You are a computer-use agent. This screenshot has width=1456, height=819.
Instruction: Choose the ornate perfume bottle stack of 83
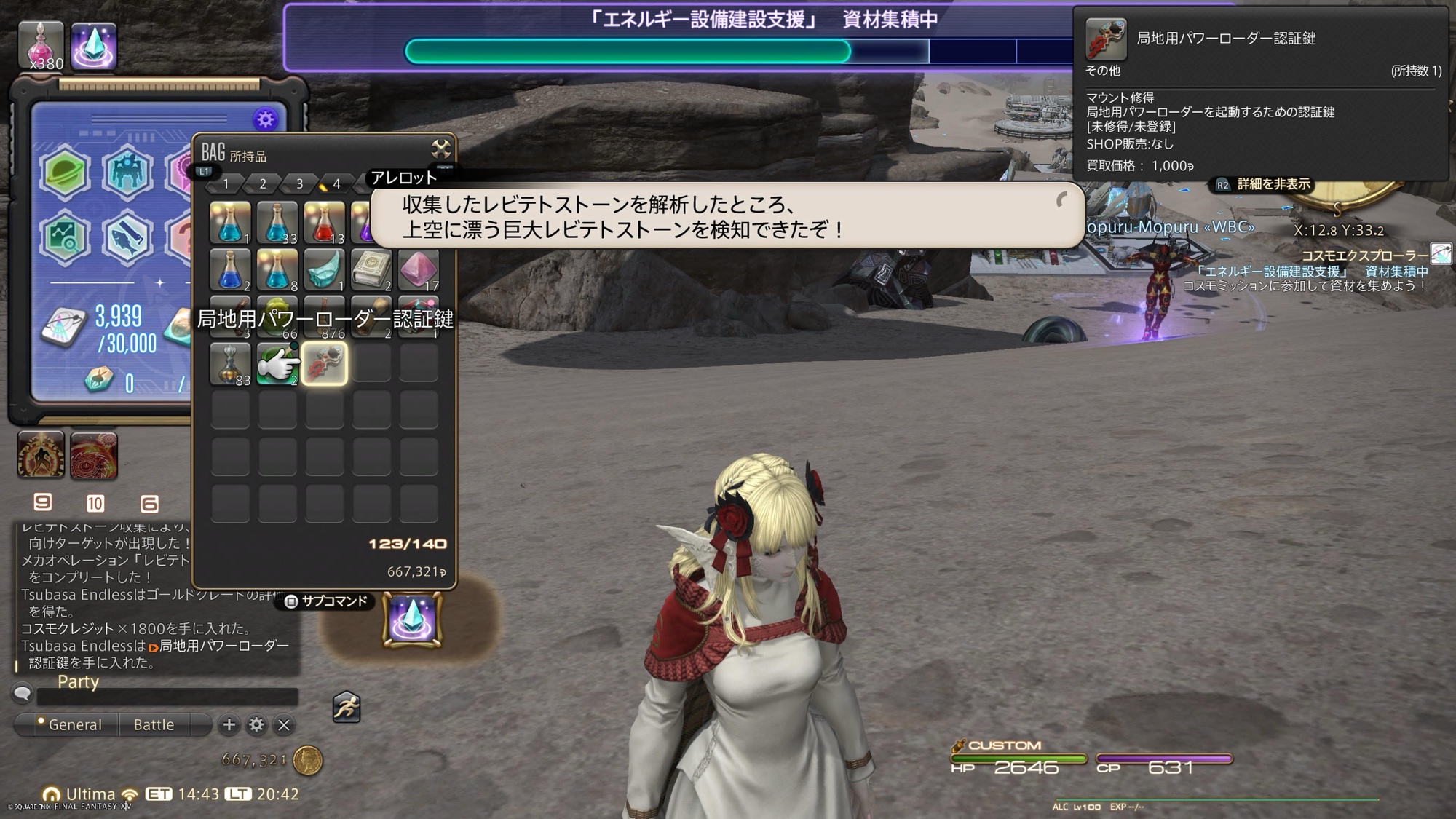230,363
